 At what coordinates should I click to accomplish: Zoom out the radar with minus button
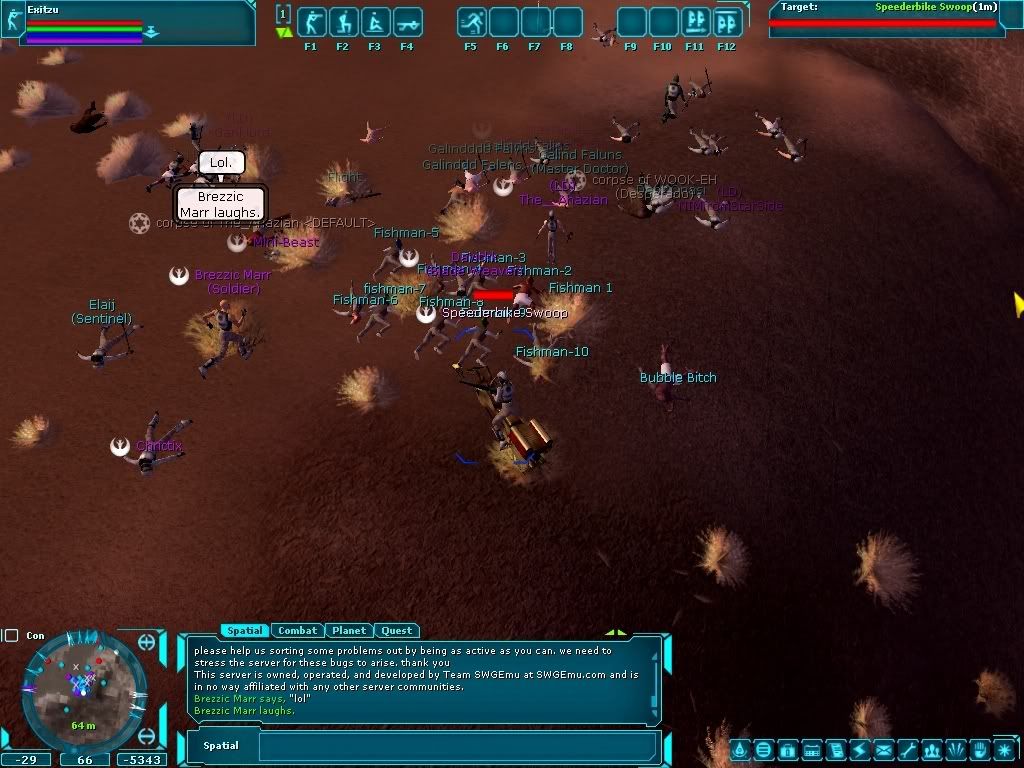147,737
